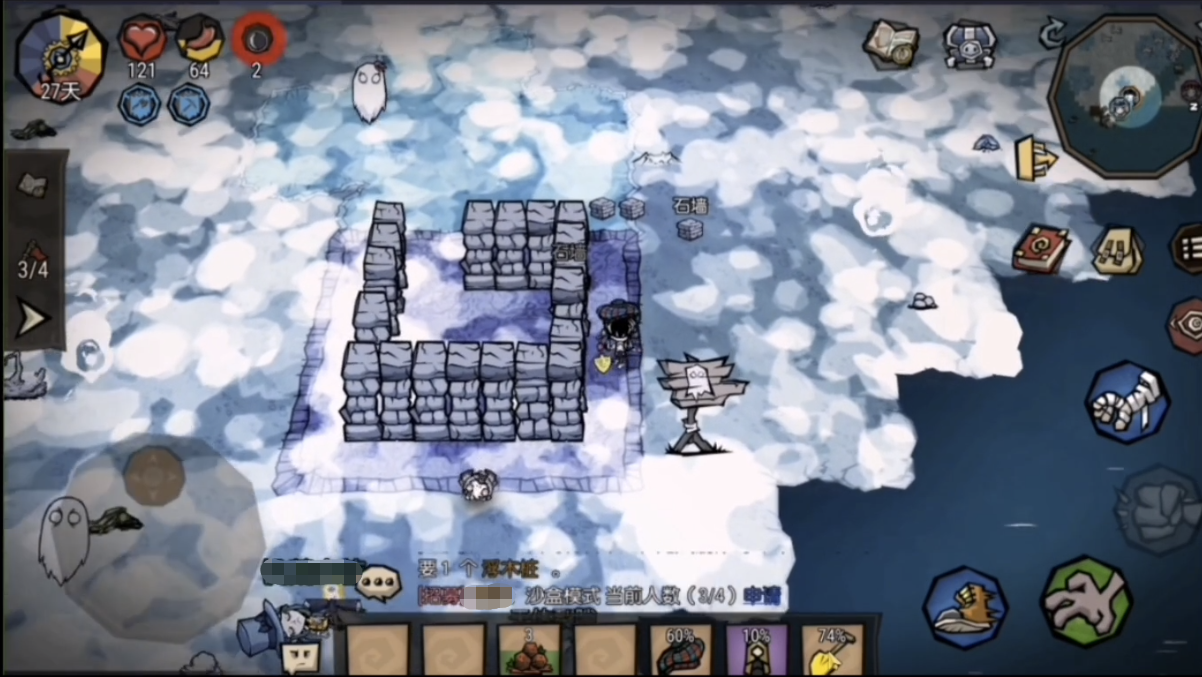Select the 10% purple lantern slot
The height and width of the screenshot is (677, 1202).
(756, 650)
